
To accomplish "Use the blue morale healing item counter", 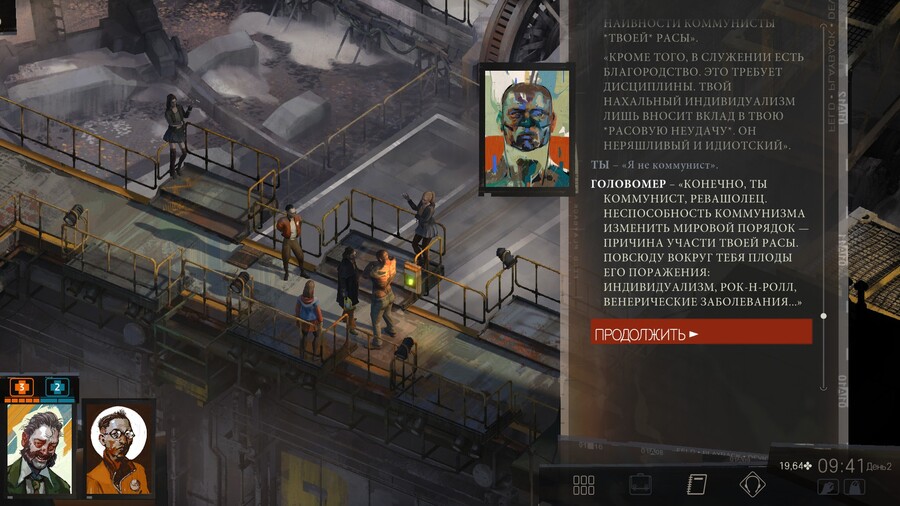I will tap(57, 387).
